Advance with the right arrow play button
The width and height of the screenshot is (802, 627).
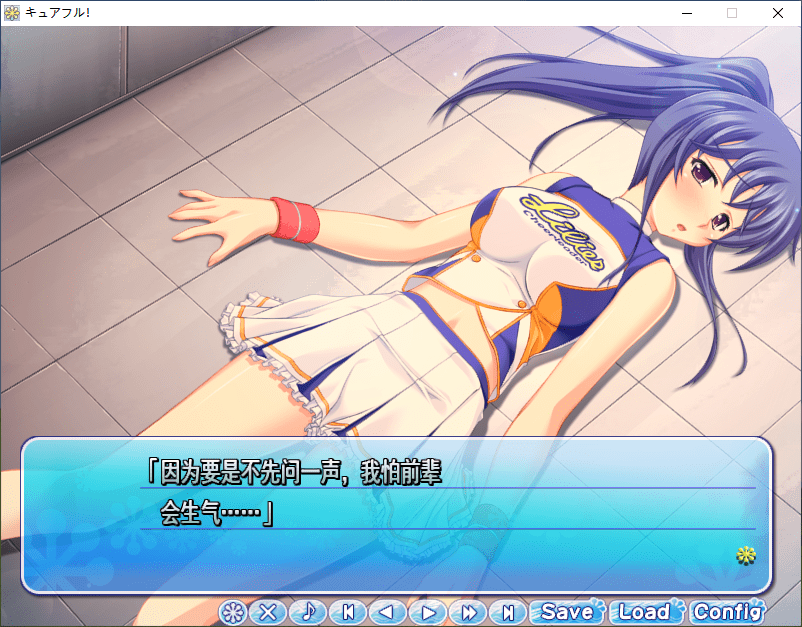click(x=427, y=612)
